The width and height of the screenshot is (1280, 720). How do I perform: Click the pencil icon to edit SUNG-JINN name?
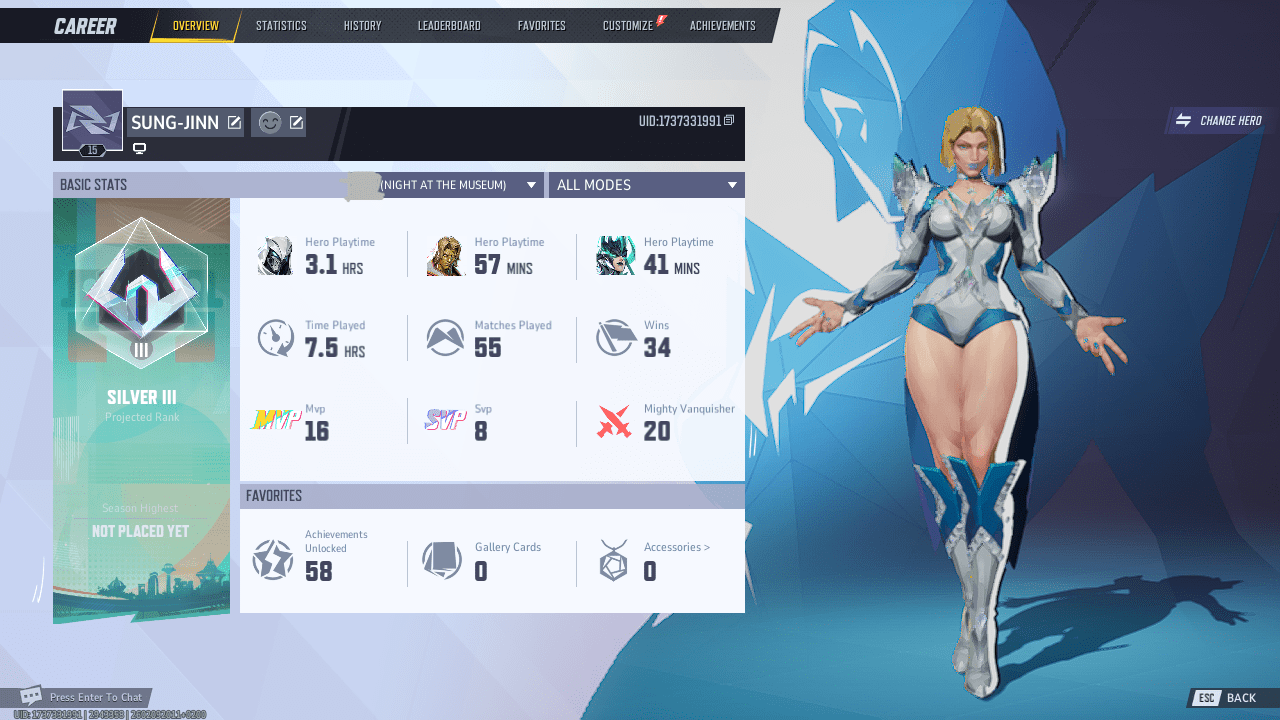click(x=234, y=122)
